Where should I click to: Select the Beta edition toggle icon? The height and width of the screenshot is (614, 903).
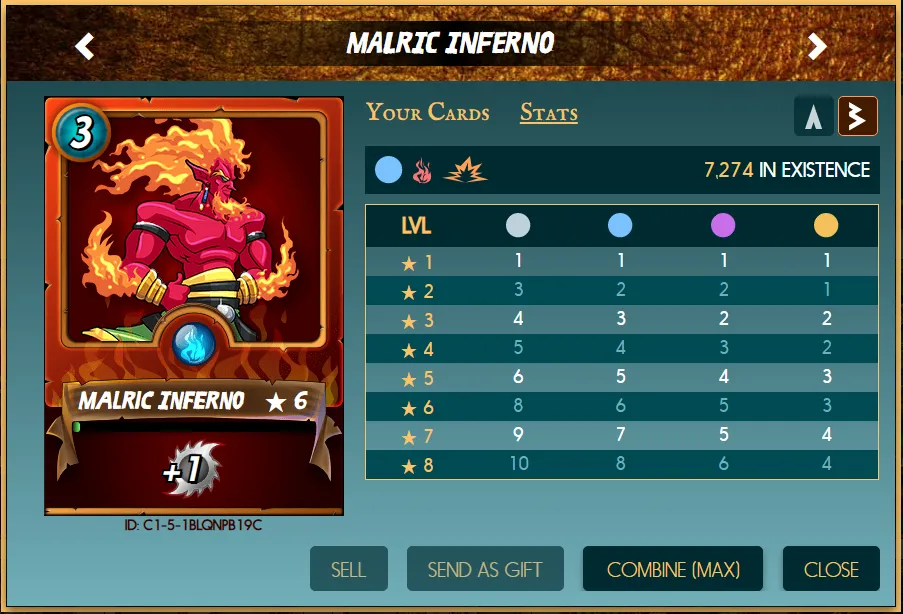pos(857,116)
